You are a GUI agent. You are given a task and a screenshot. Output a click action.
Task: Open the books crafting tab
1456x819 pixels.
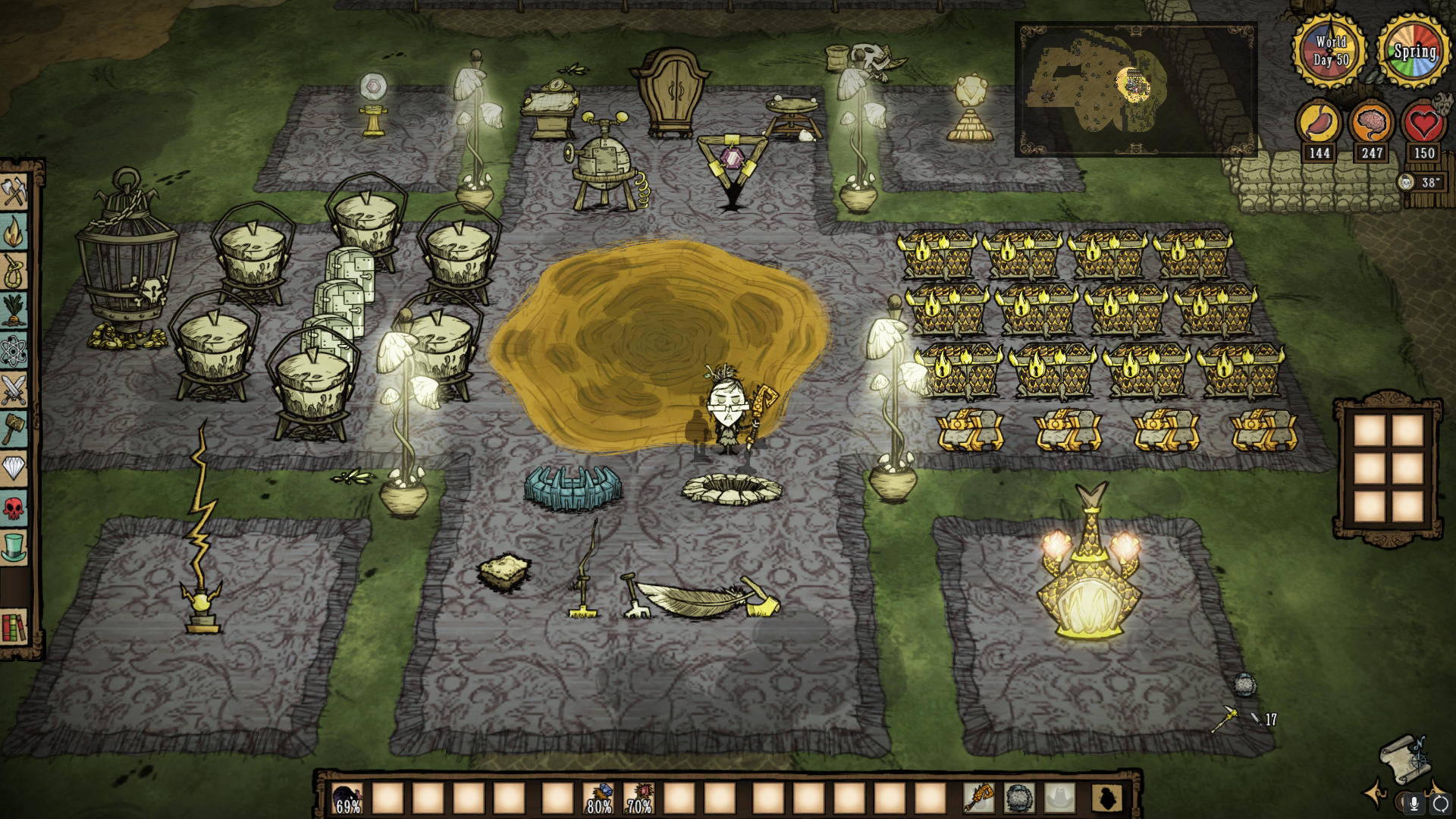click(14, 627)
